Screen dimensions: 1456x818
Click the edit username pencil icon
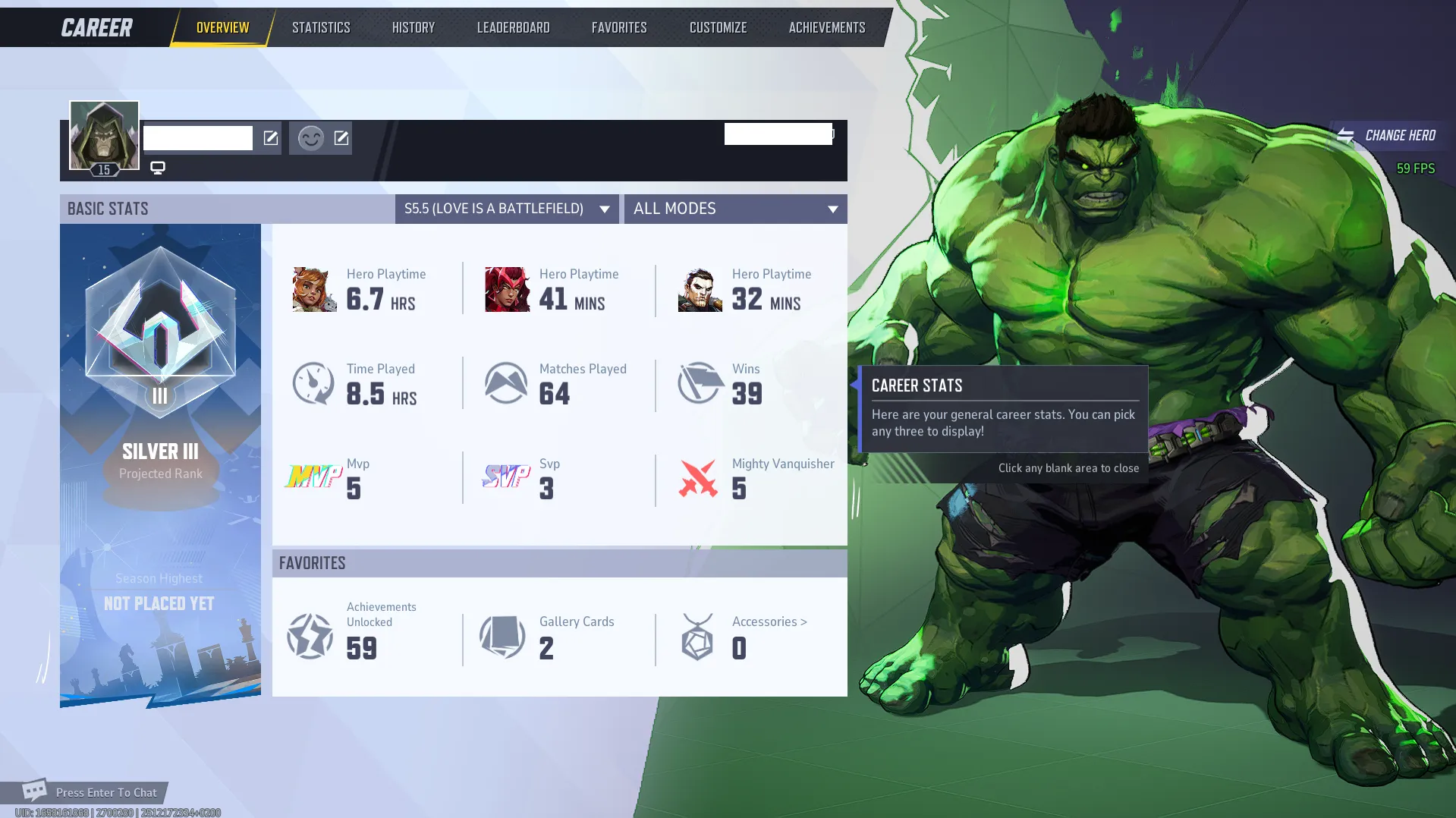[269, 137]
